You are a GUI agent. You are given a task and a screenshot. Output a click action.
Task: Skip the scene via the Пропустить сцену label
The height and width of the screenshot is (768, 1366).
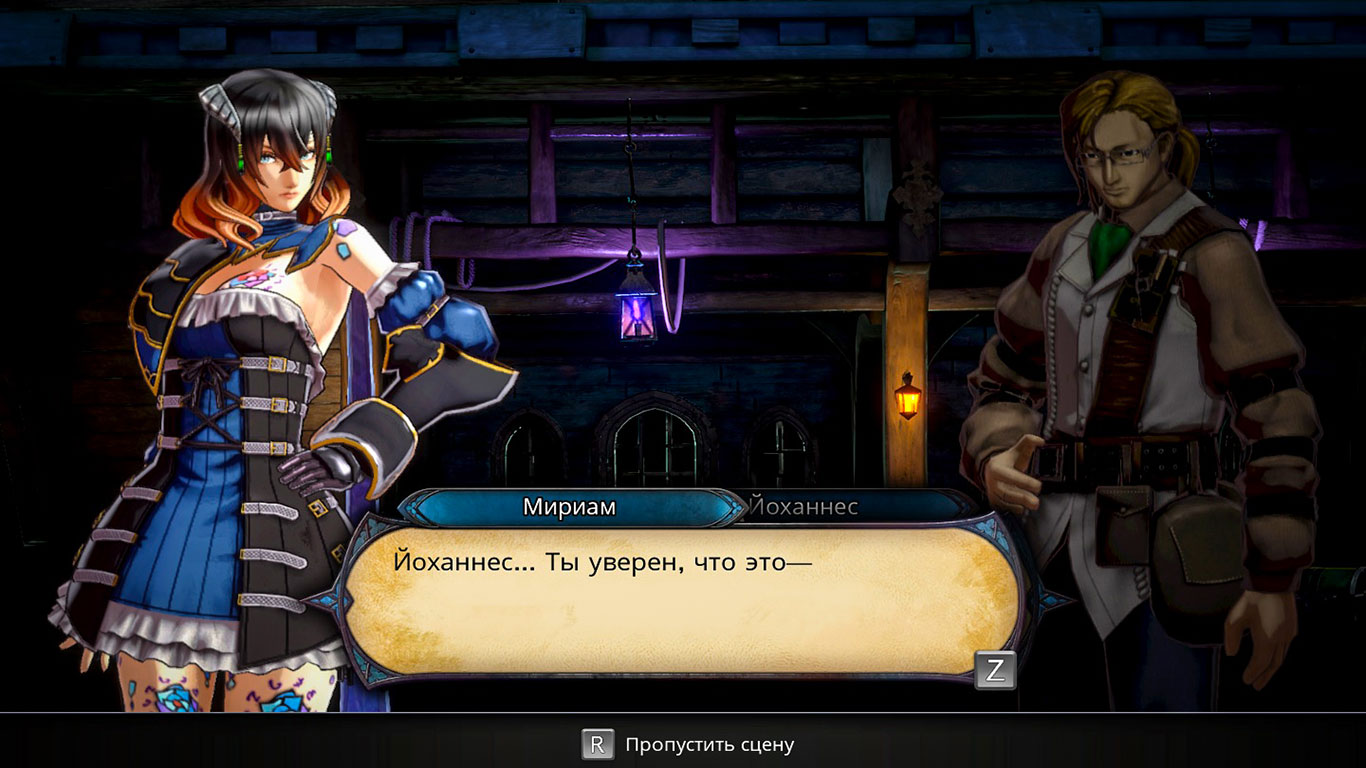click(709, 745)
